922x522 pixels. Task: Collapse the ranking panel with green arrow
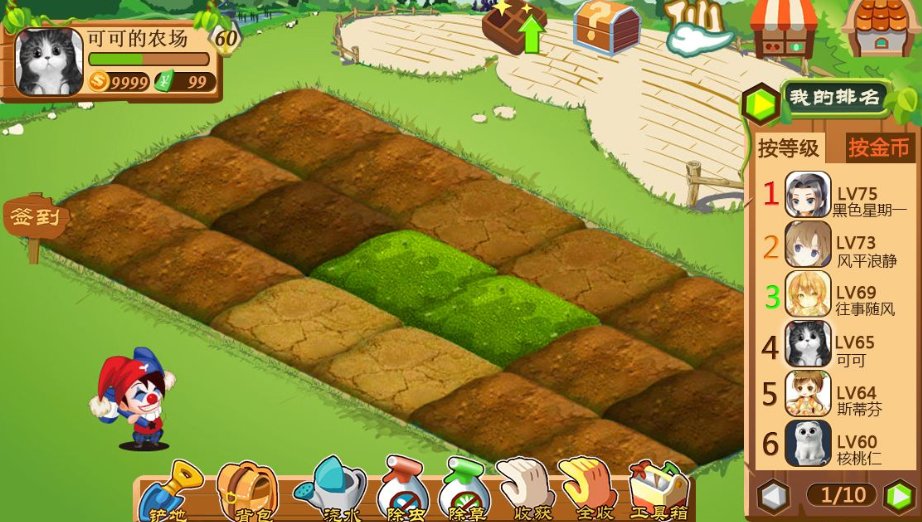click(x=761, y=102)
